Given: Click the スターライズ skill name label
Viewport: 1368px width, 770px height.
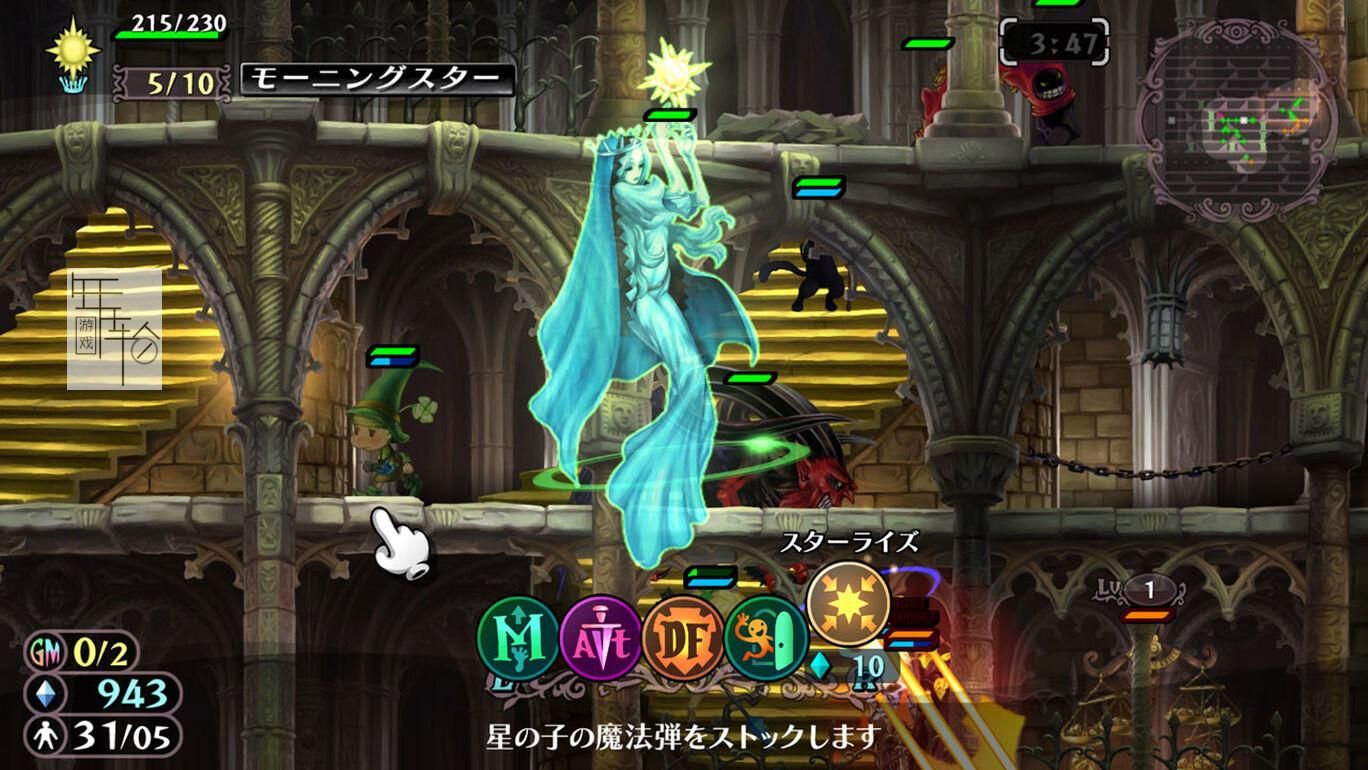Looking at the screenshot, I should (848, 541).
